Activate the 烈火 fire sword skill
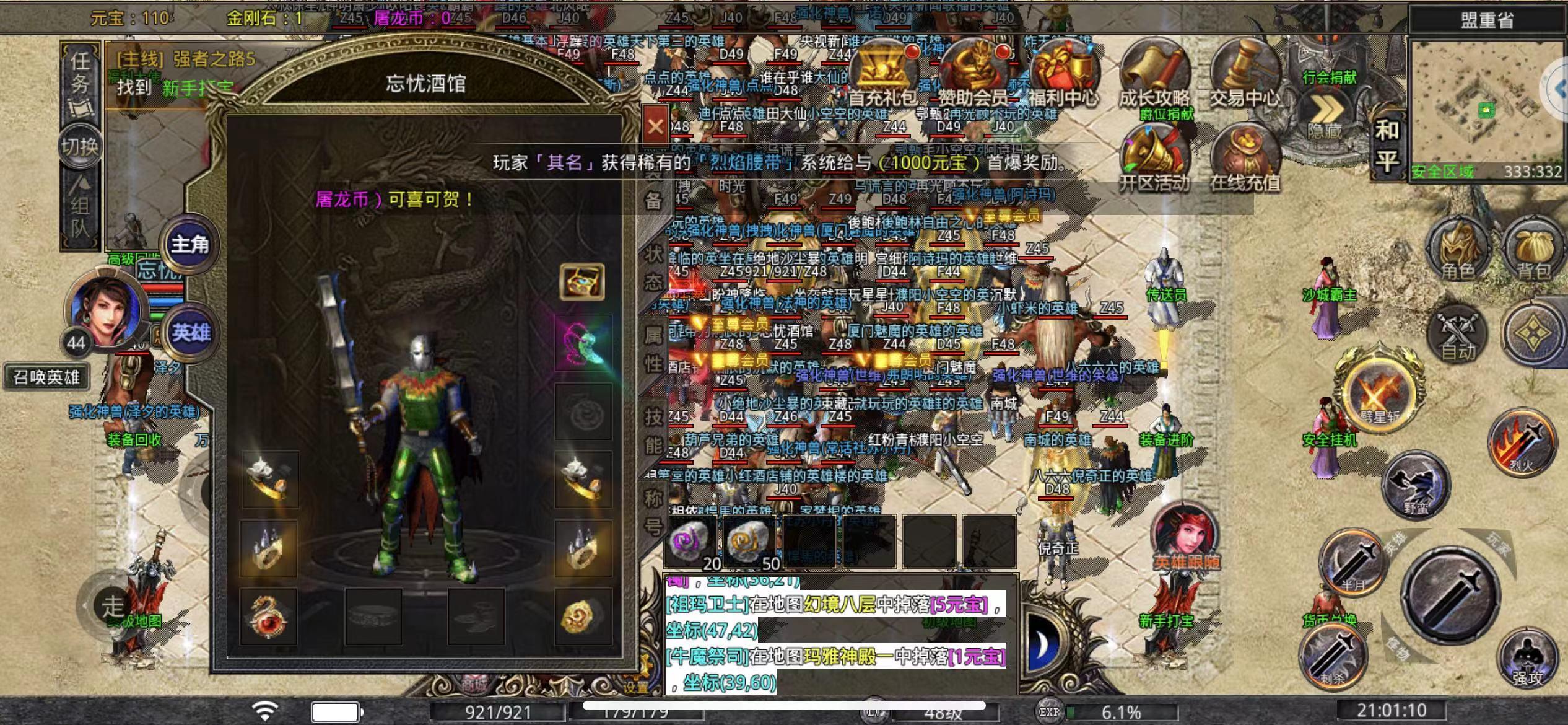1568x725 pixels. point(1522,442)
